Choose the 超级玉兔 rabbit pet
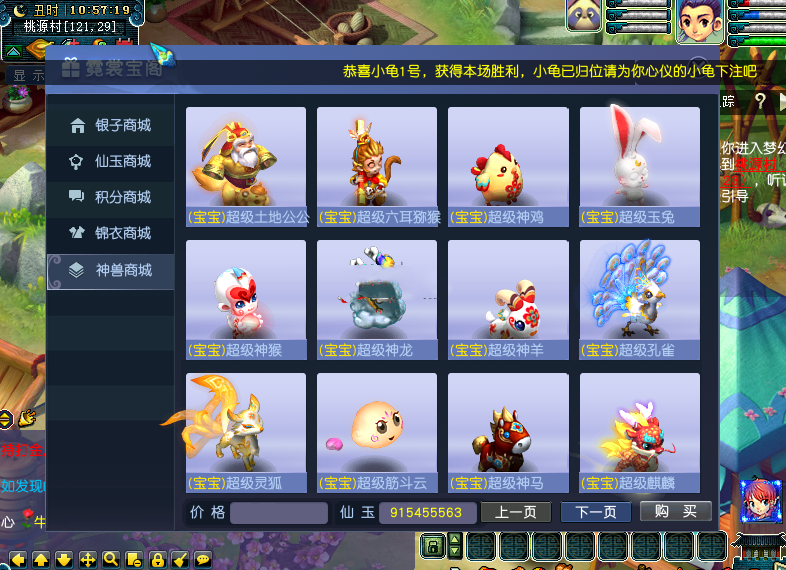786x570 pixels. 640,165
